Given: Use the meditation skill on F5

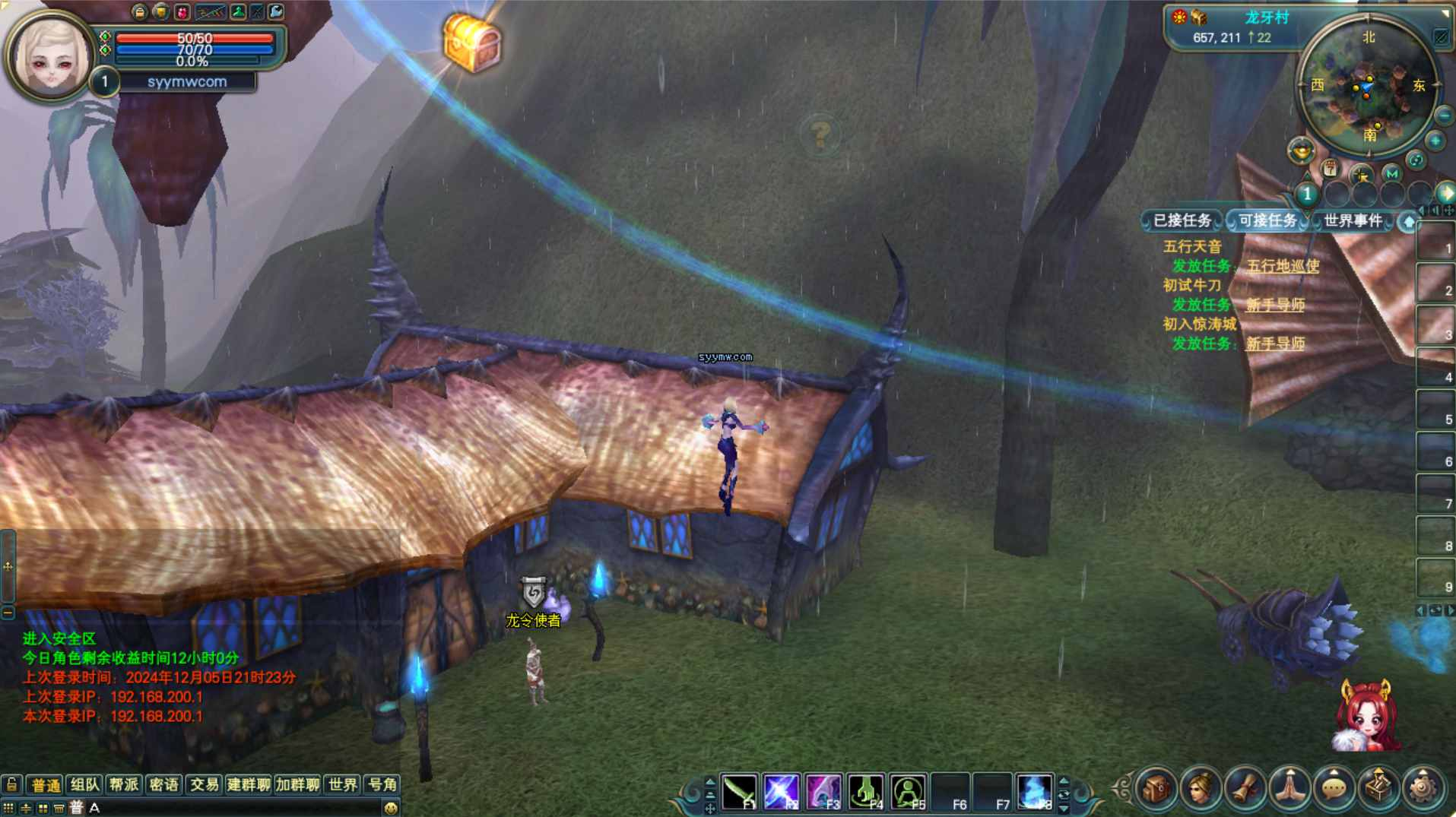Looking at the screenshot, I should (x=908, y=792).
